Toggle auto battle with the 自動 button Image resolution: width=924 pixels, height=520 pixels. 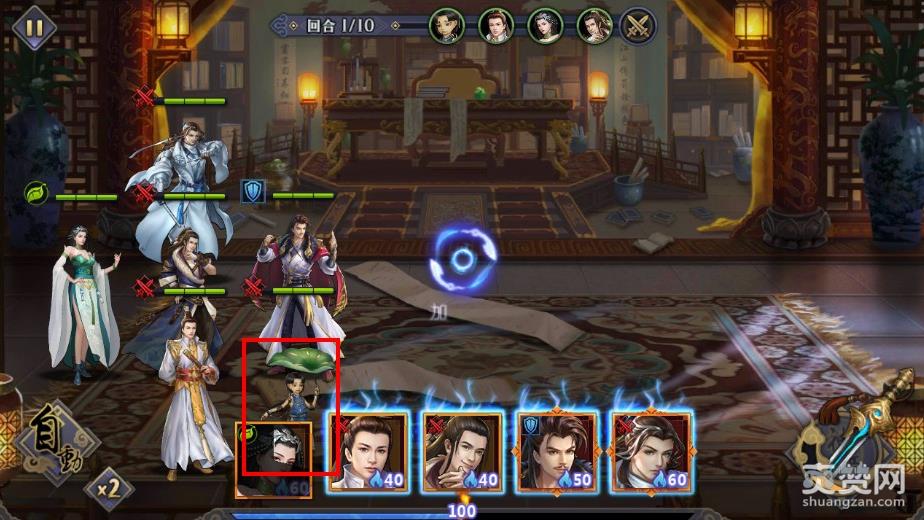coord(48,443)
